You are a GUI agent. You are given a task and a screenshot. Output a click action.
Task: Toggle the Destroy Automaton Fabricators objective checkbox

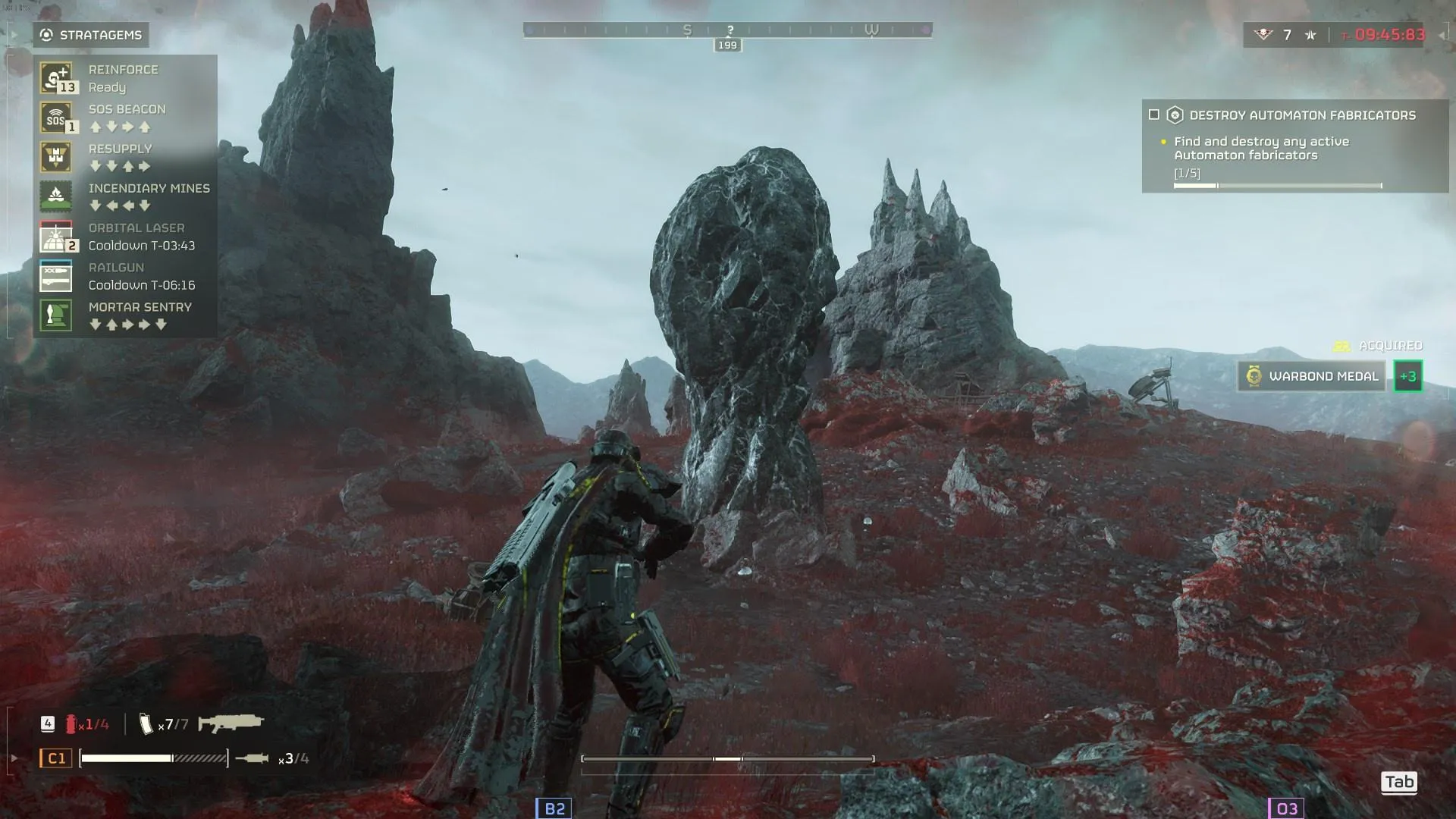click(1154, 115)
